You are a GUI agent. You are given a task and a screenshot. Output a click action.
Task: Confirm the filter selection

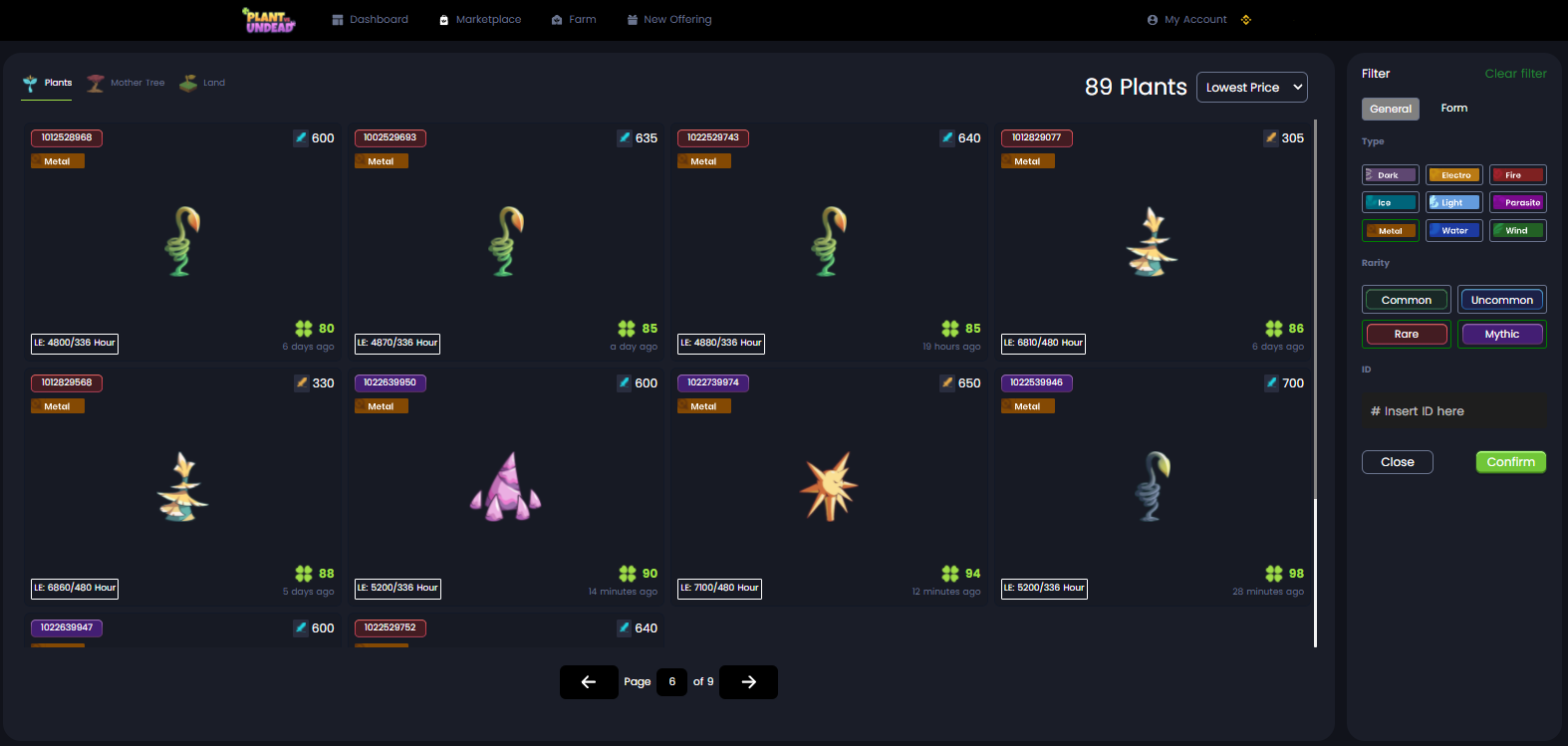(1510, 462)
